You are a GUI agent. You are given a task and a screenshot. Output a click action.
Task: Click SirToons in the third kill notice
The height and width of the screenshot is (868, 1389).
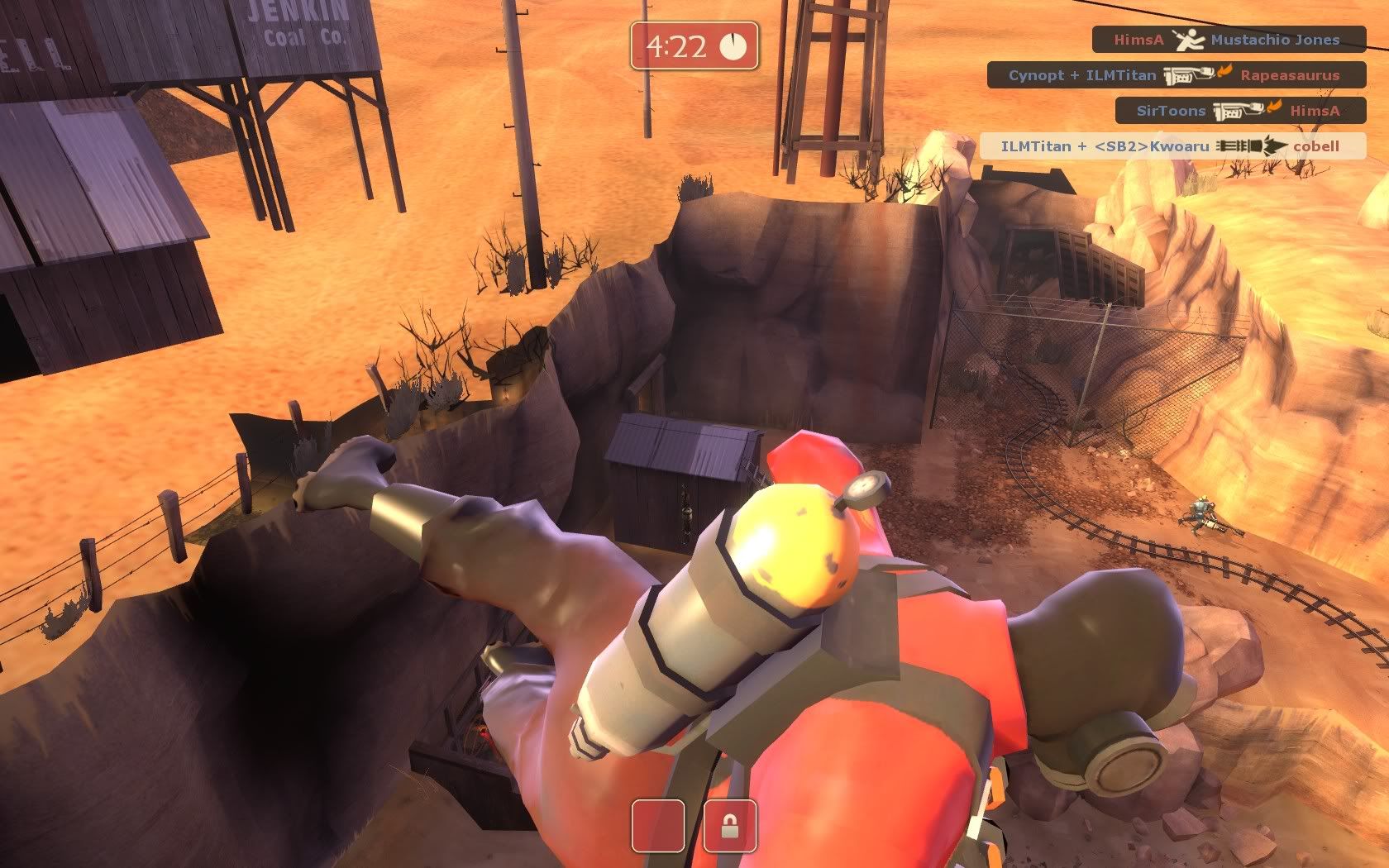(x=1172, y=110)
